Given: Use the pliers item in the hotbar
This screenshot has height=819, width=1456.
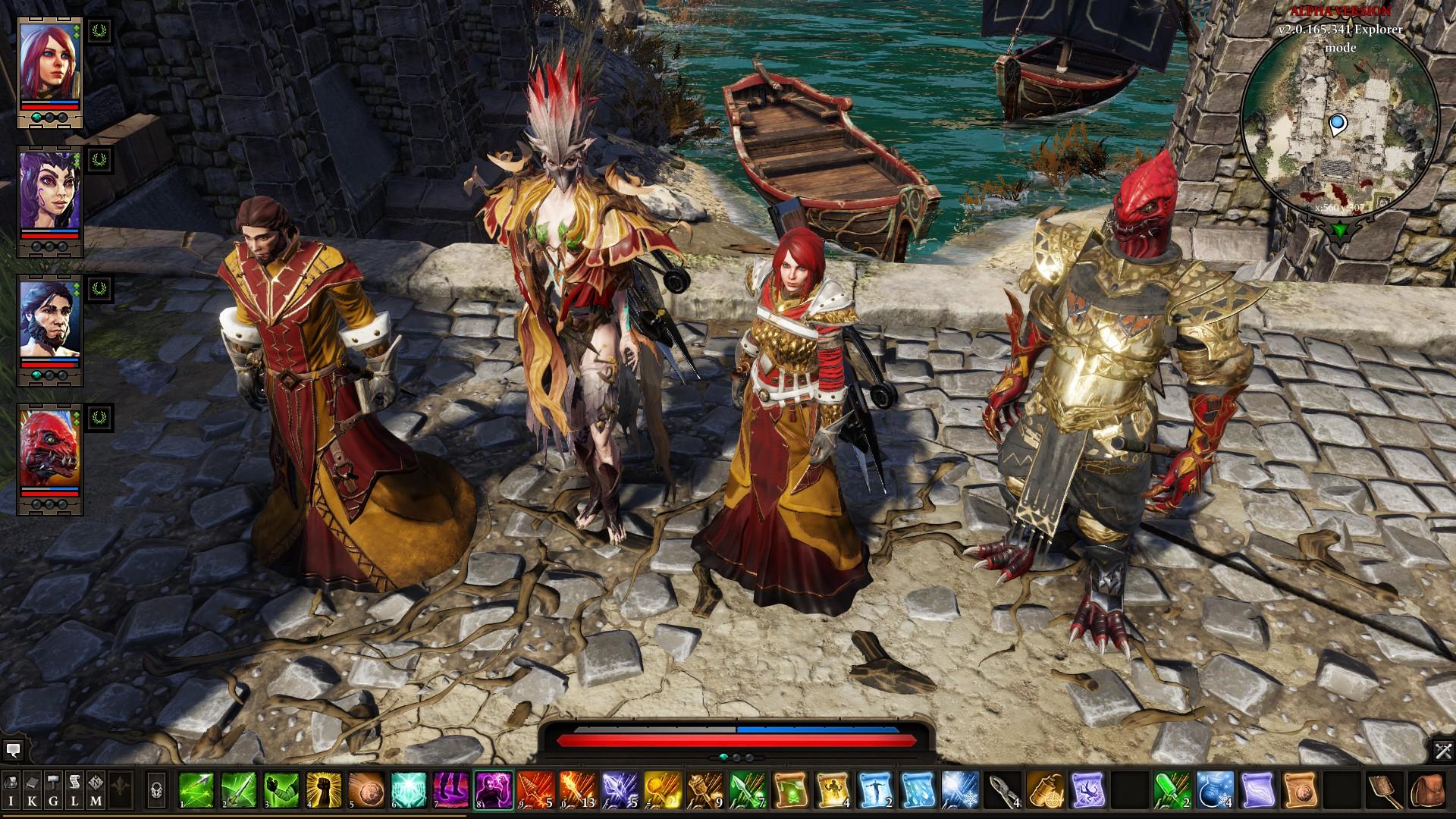Looking at the screenshot, I should [x=1004, y=790].
